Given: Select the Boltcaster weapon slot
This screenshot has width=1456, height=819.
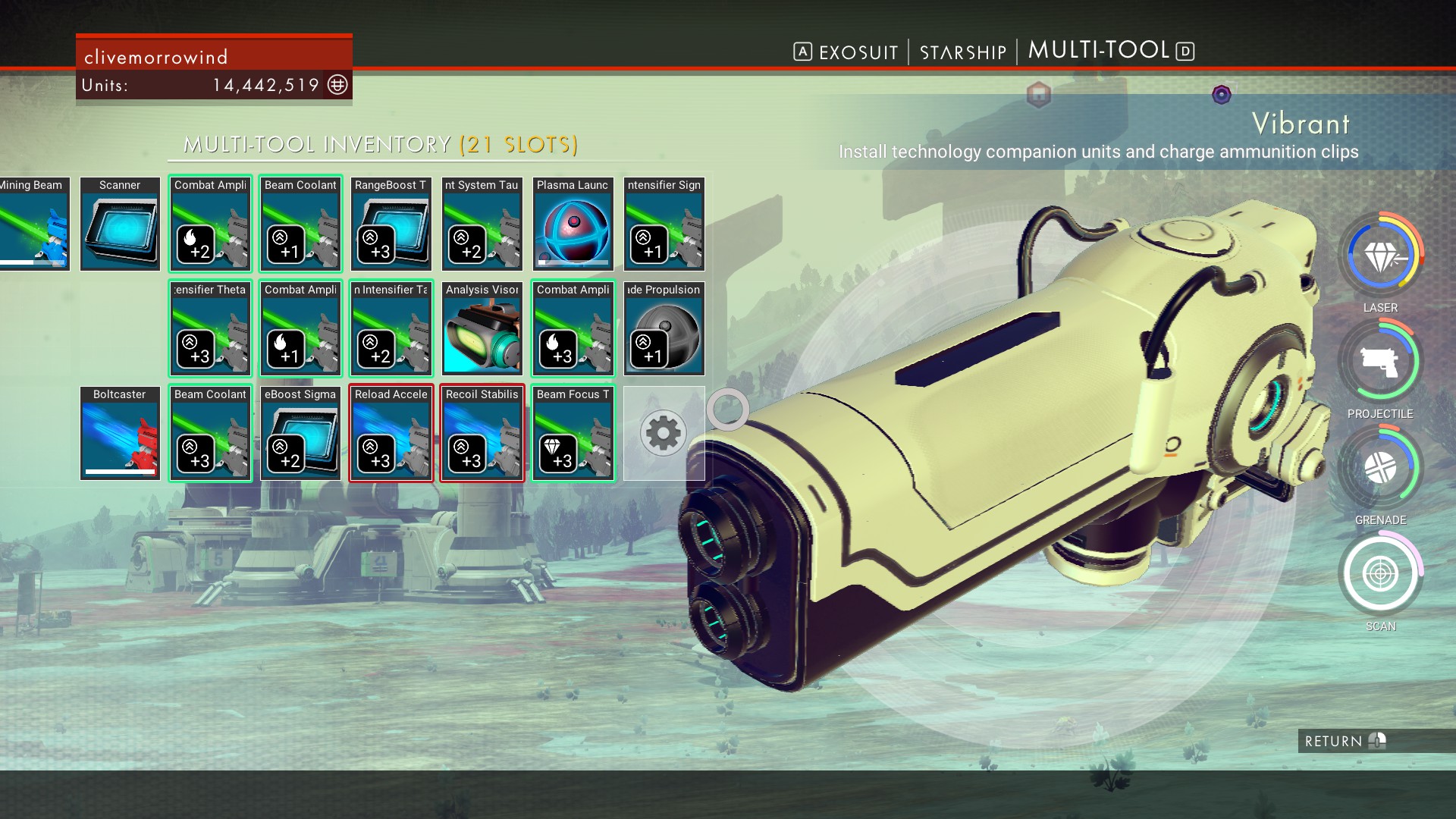Looking at the screenshot, I should [120, 434].
